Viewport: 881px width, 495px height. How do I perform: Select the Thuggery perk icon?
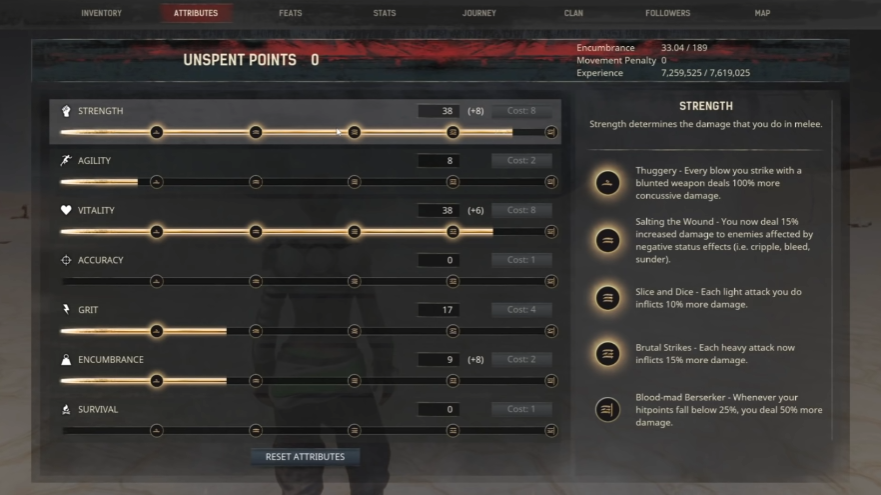(x=606, y=183)
